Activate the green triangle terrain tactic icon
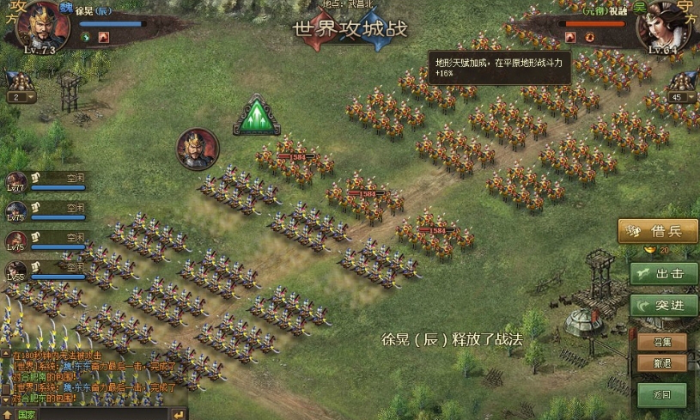This screenshot has width=700, height=420. click(257, 115)
